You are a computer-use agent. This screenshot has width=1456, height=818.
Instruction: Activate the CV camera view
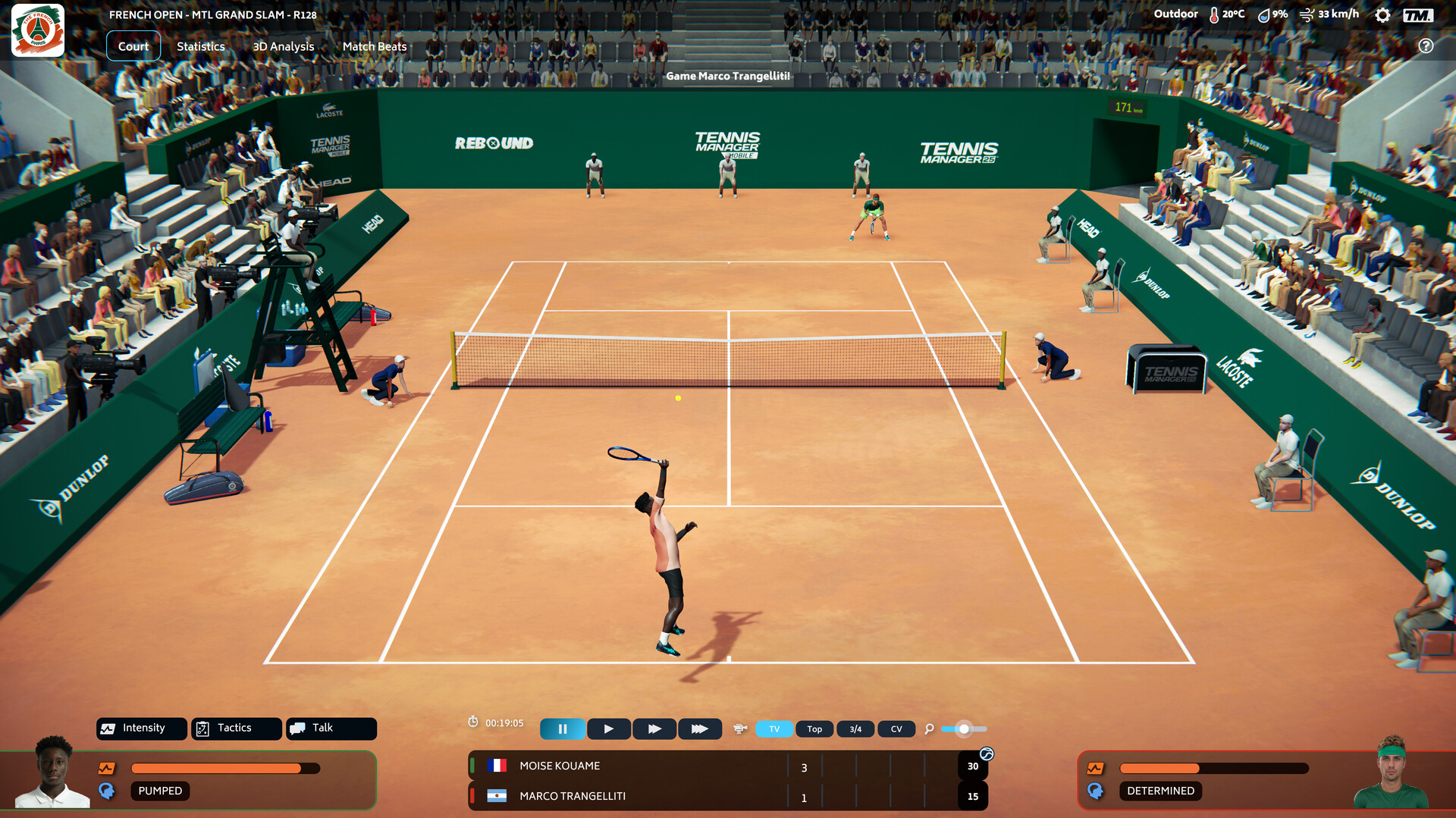click(x=896, y=729)
